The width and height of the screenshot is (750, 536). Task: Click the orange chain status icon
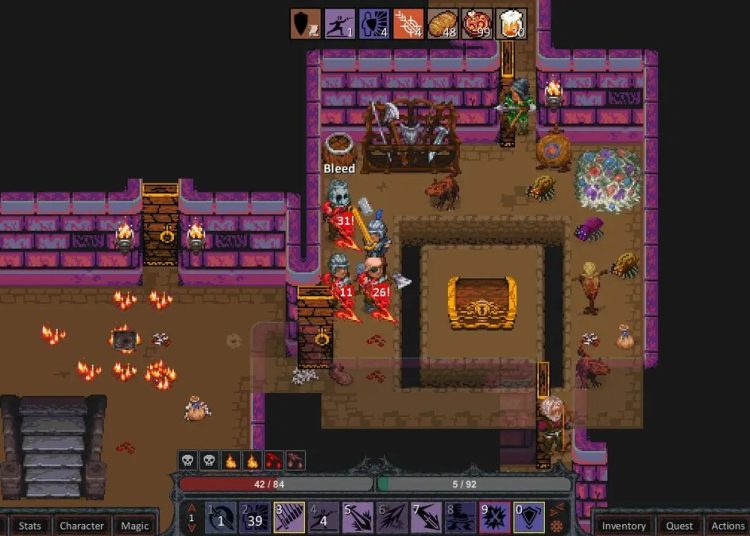tap(408, 24)
